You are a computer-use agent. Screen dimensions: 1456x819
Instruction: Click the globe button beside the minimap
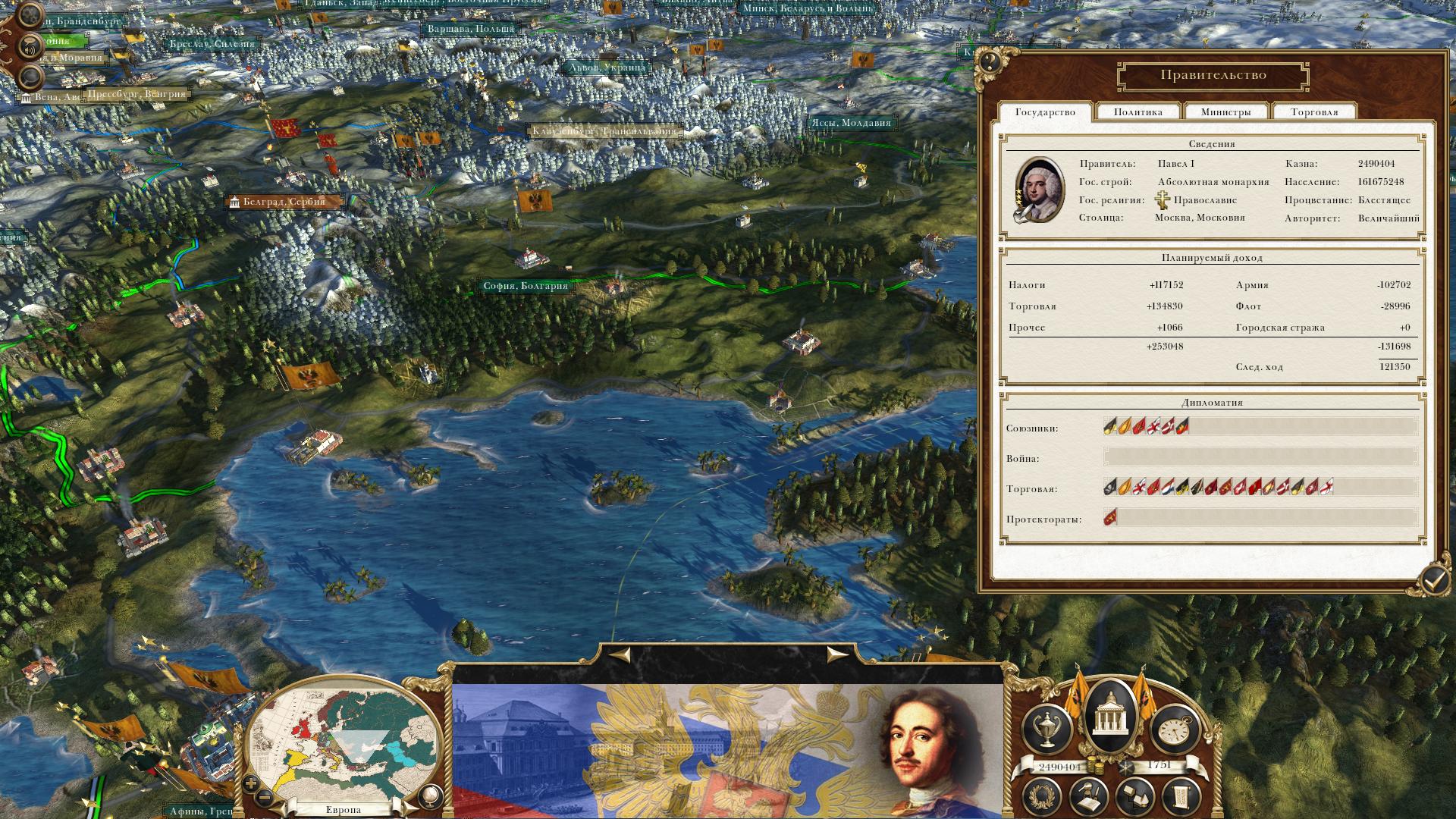click(x=428, y=796)
